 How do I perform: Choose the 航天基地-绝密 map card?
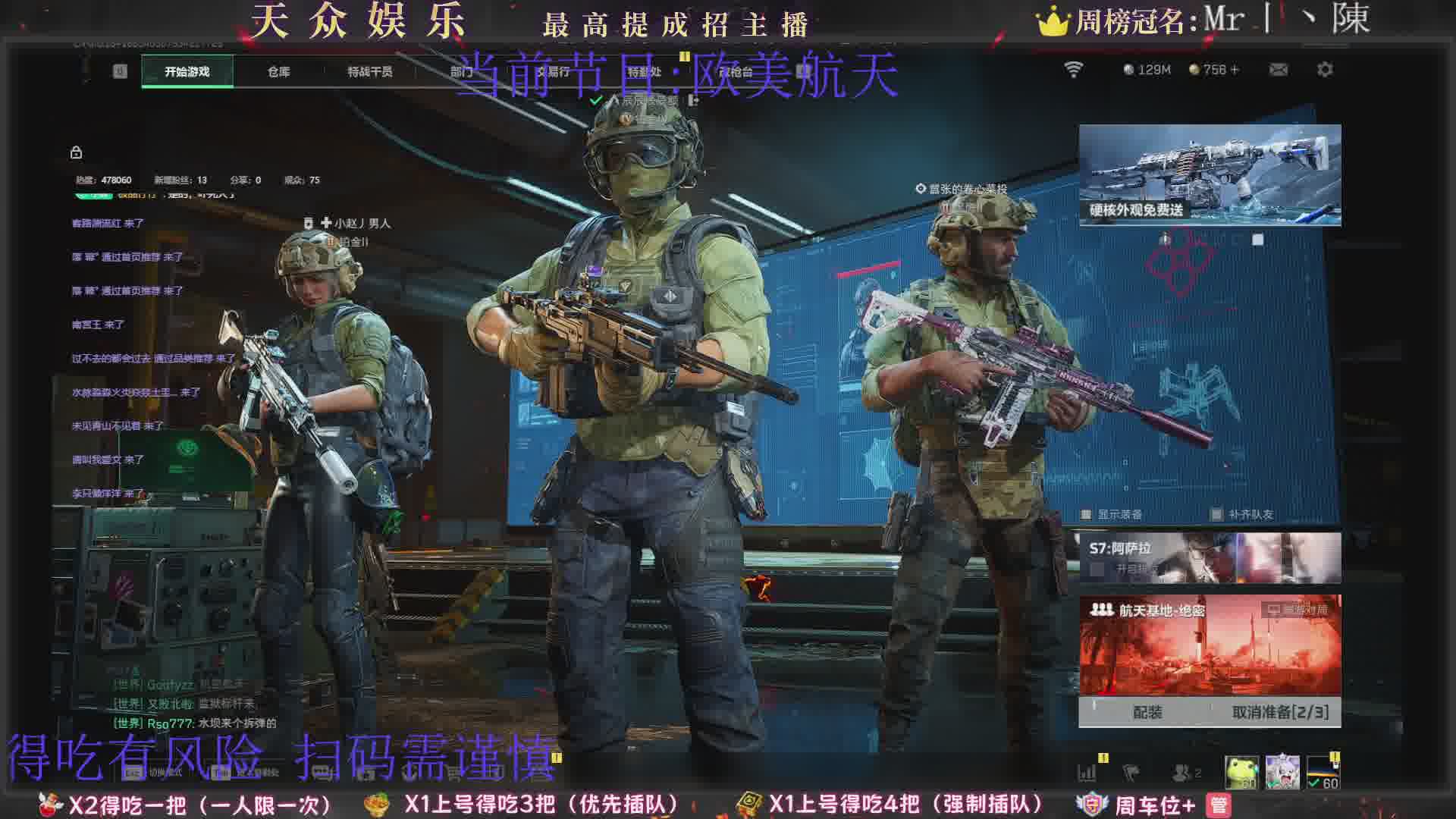point(1210,645)
